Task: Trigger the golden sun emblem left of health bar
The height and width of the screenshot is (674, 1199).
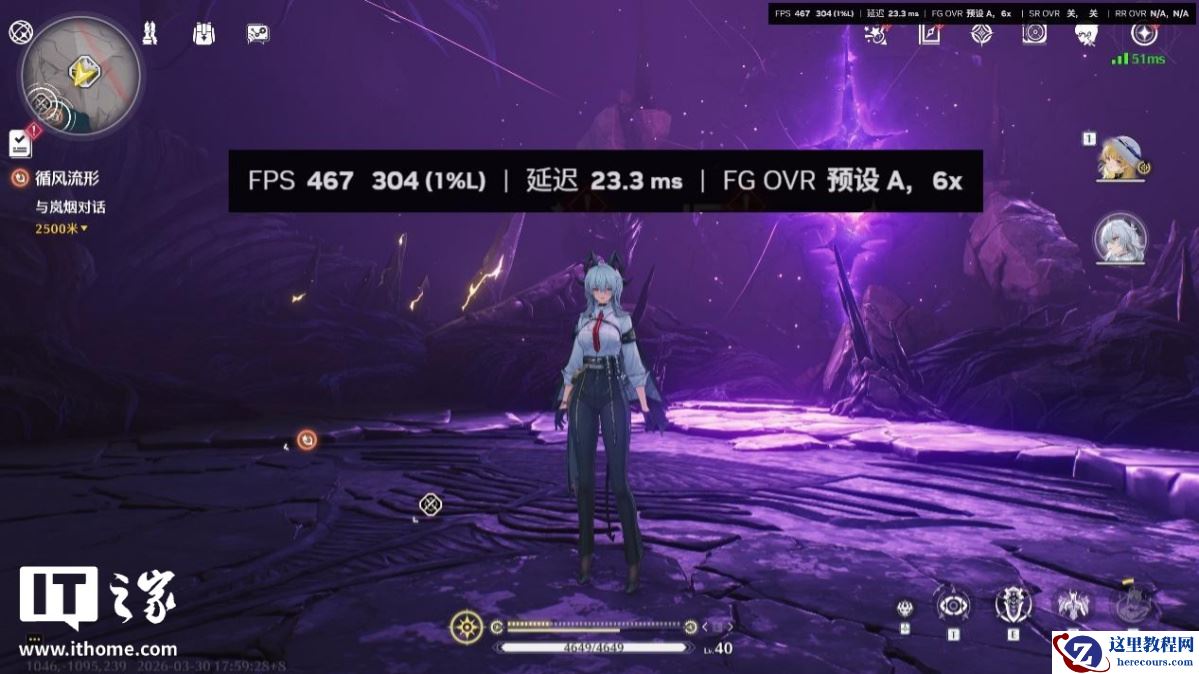Action: 466,627
